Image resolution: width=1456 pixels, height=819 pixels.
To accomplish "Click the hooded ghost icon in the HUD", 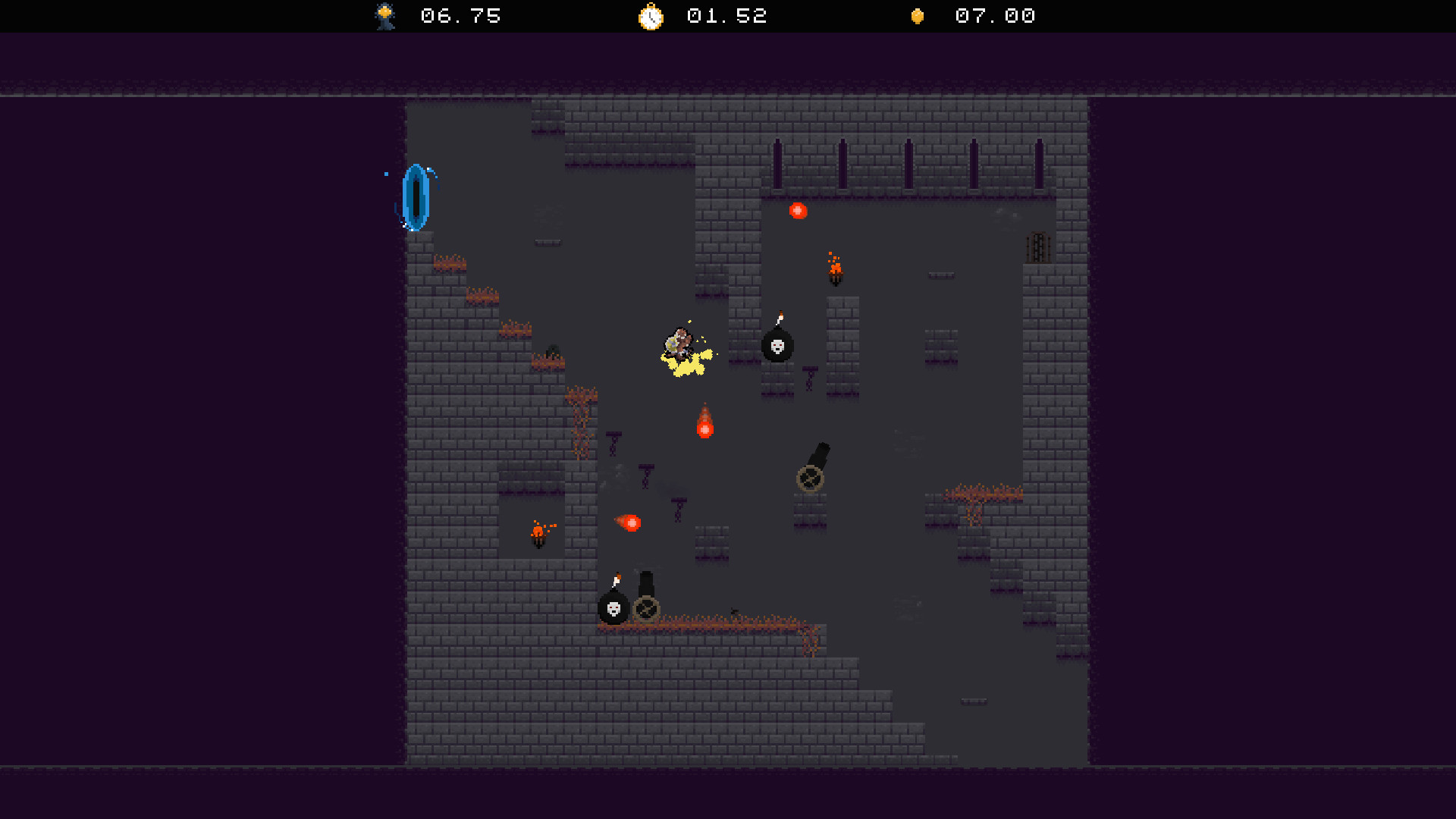I will click(384, 16).
